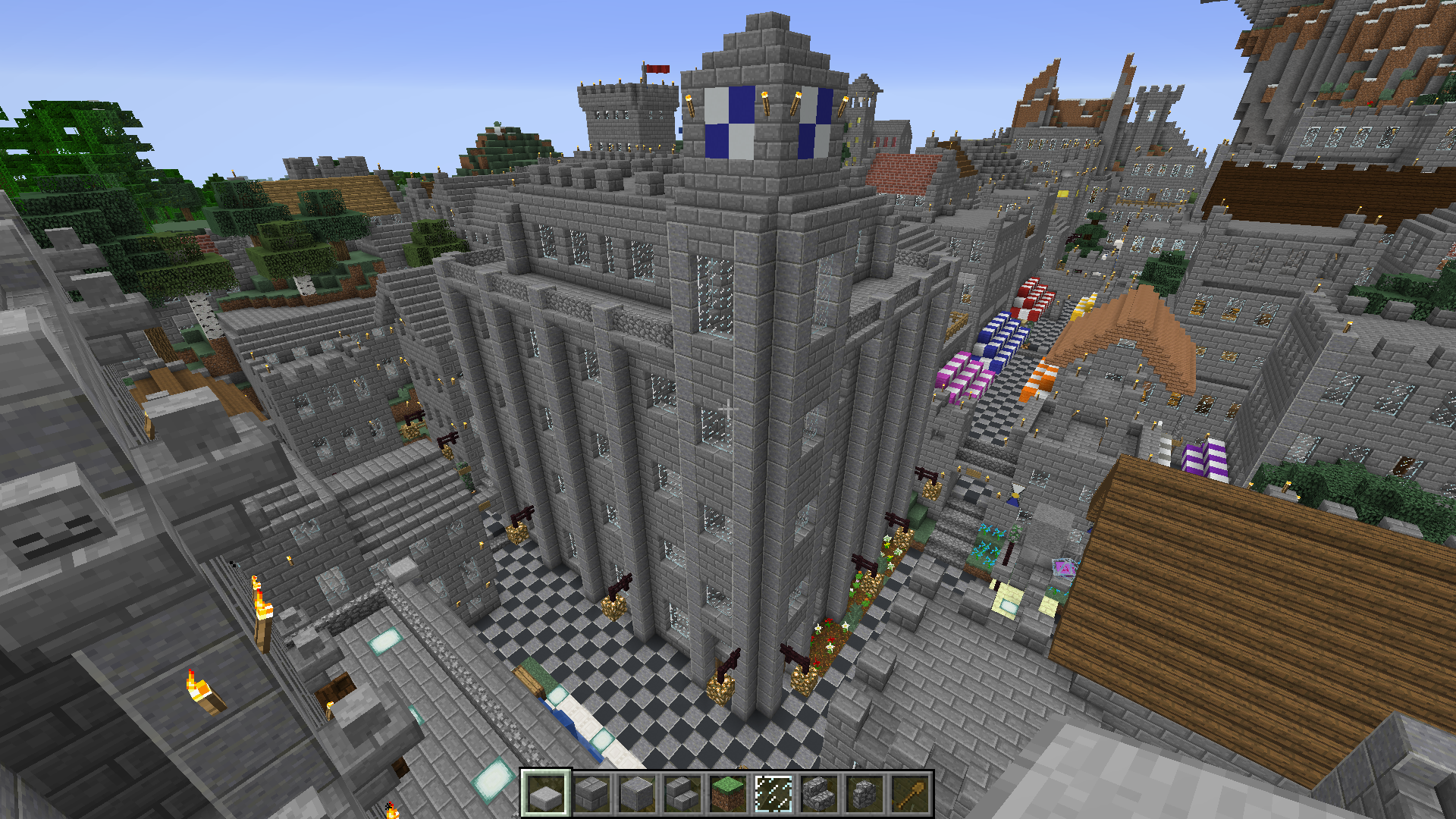Select the cobblestone stairs slot
The width and height of the screenshot is (1456, 819).
point(818,794)
